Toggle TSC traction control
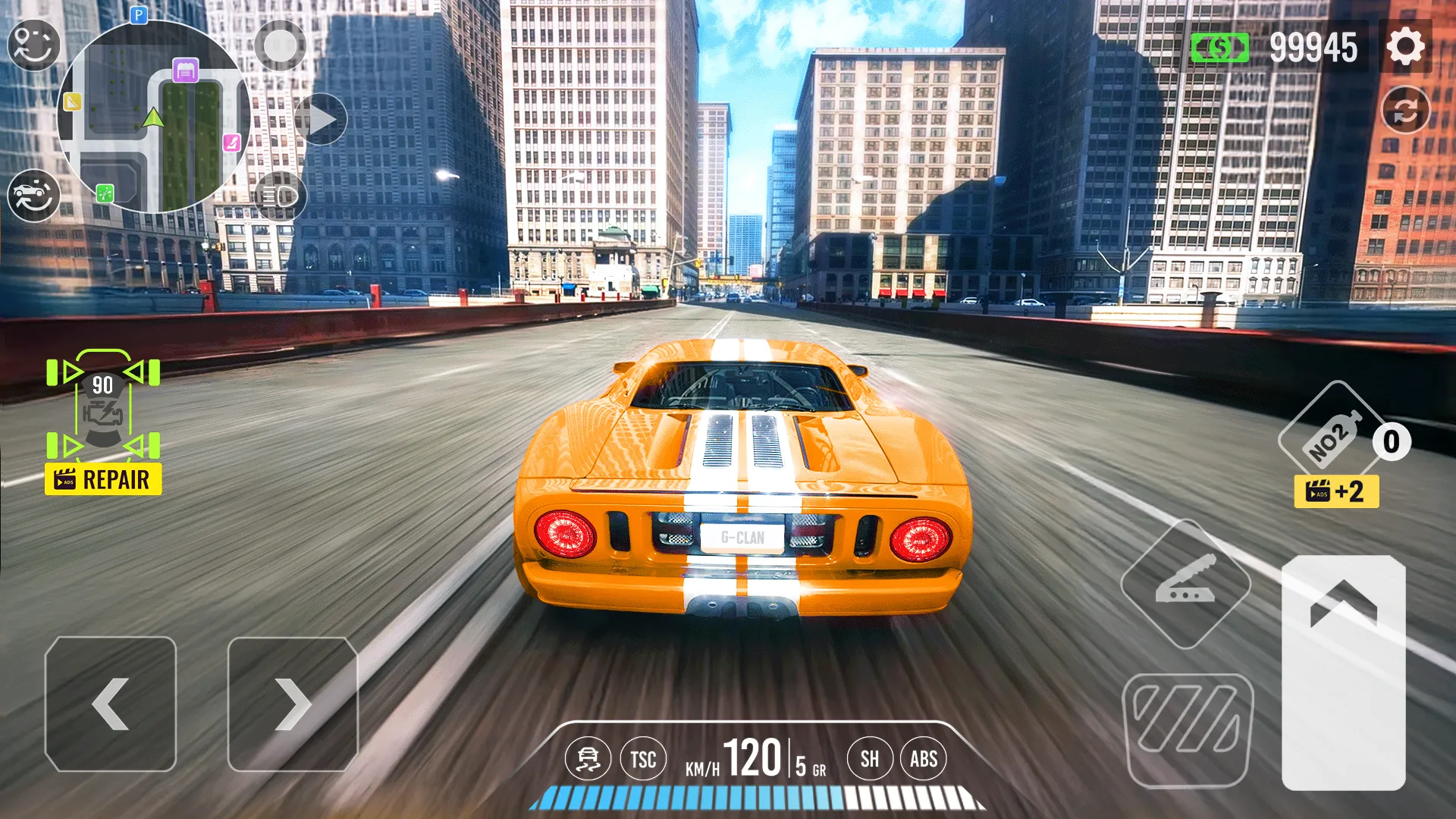This screenshot has width=1456, height=819. (642, 758)
